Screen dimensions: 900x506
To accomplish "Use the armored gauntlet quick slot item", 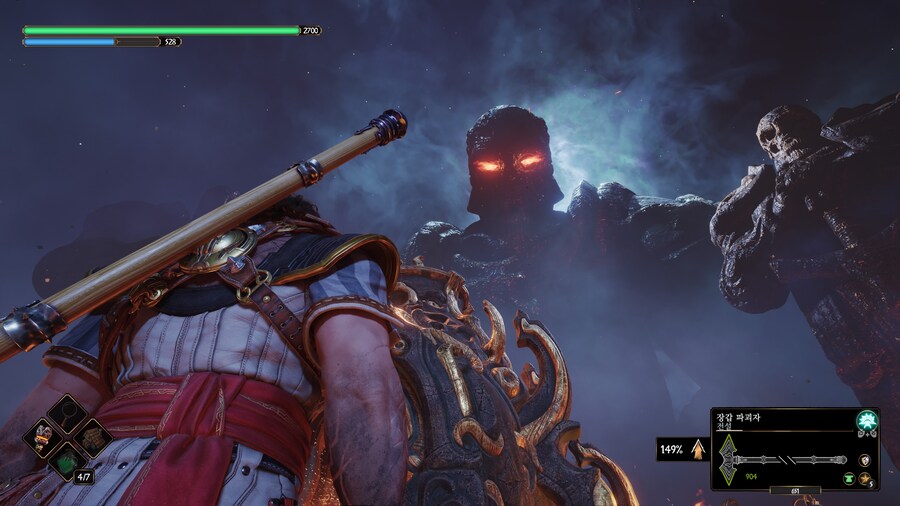I will [45, 437].
